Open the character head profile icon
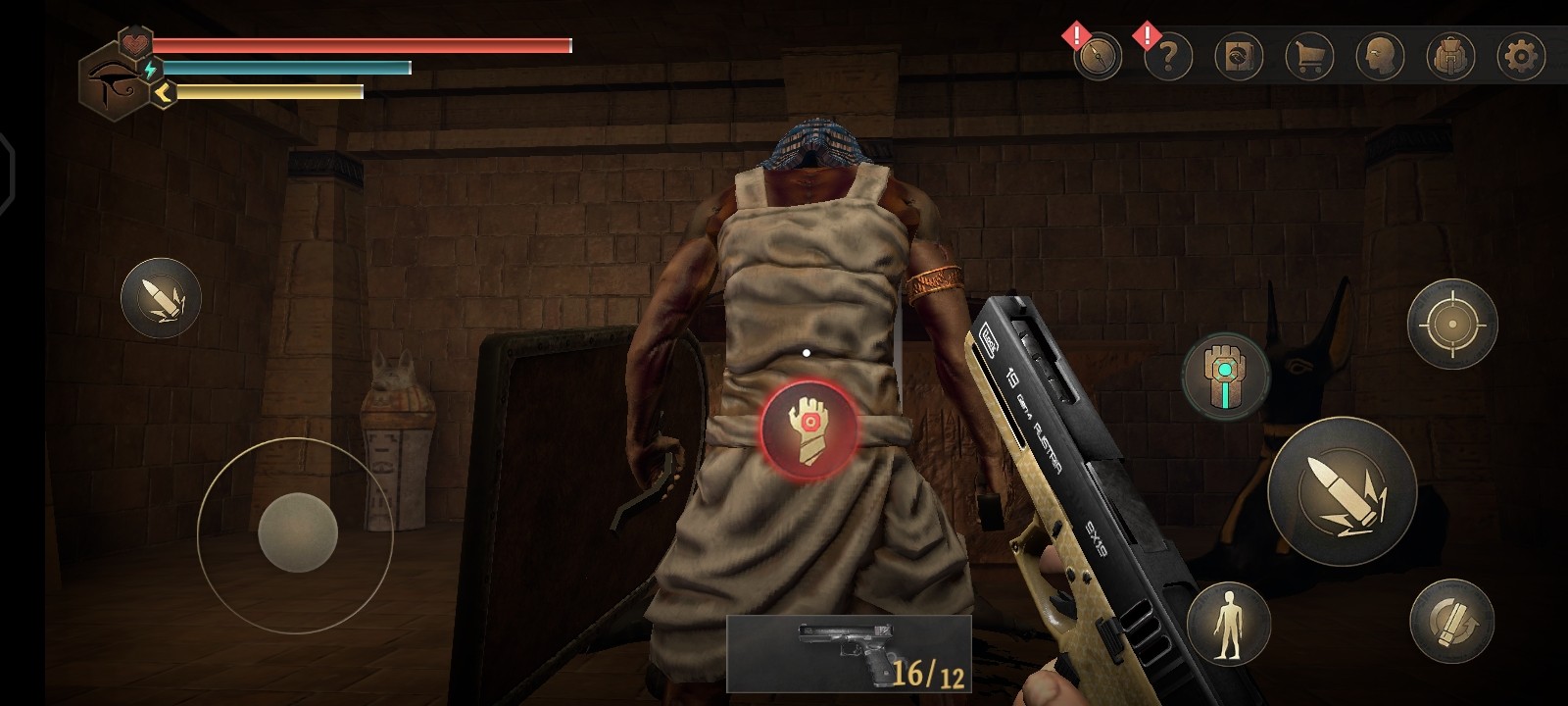 coord(1380,57)
